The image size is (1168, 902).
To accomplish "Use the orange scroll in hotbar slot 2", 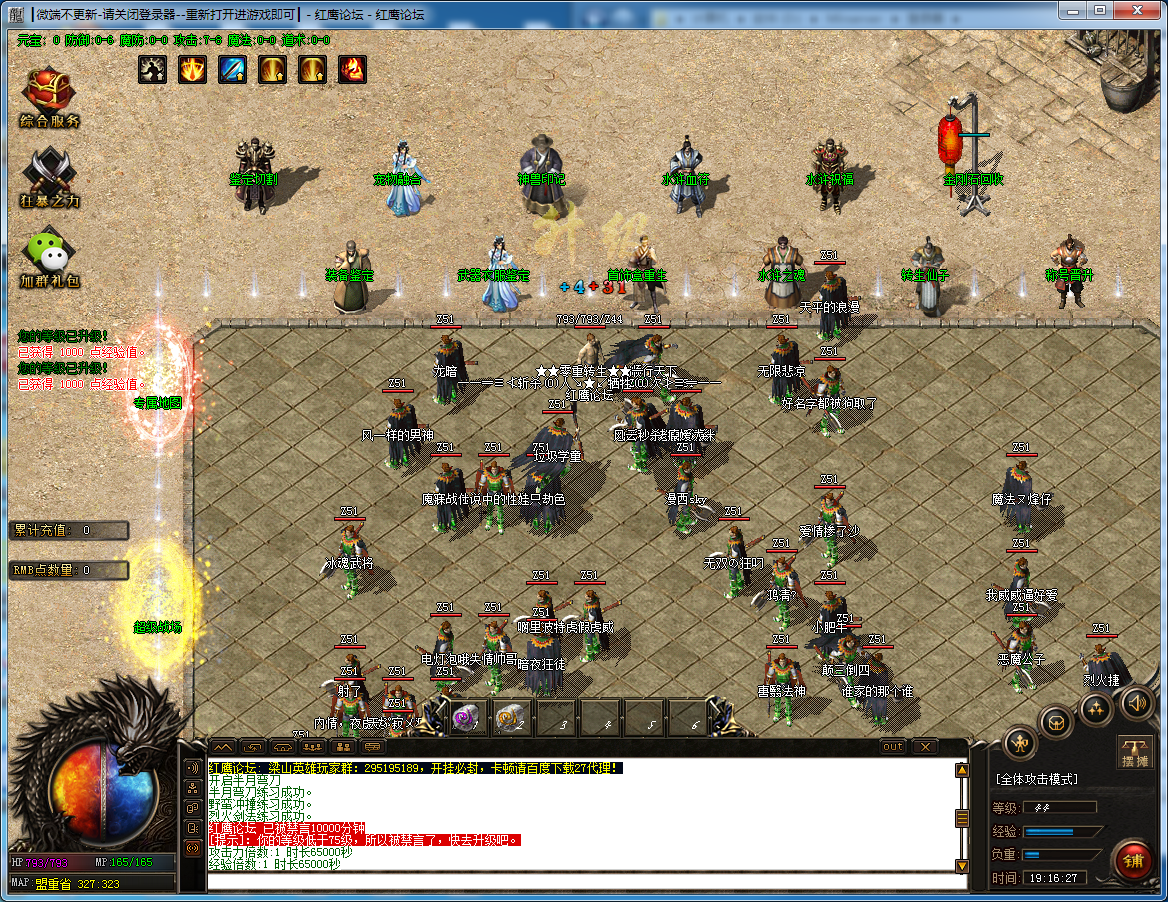I will coord(511,718).
